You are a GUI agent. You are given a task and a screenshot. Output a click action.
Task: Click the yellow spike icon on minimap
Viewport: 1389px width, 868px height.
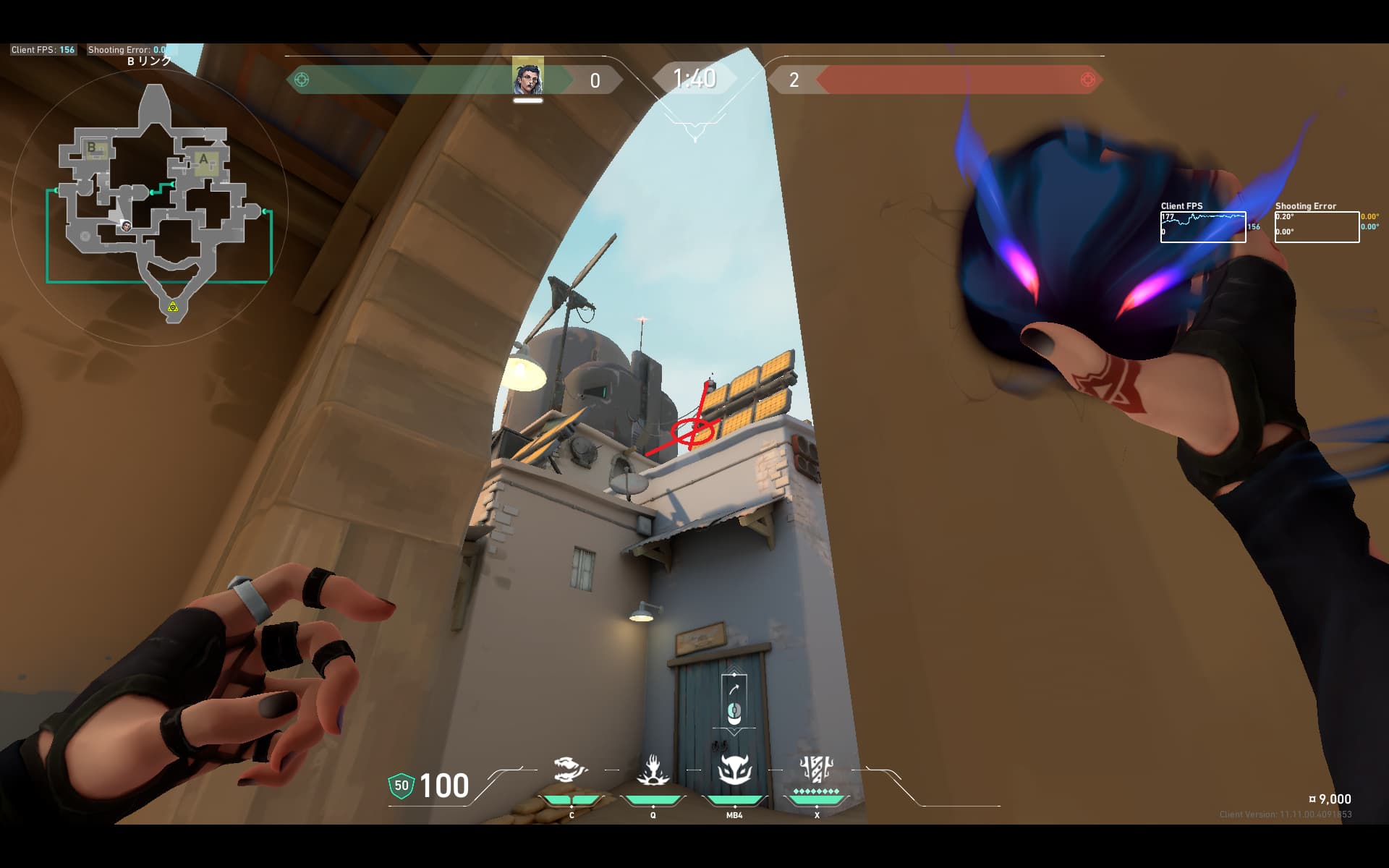173,307
